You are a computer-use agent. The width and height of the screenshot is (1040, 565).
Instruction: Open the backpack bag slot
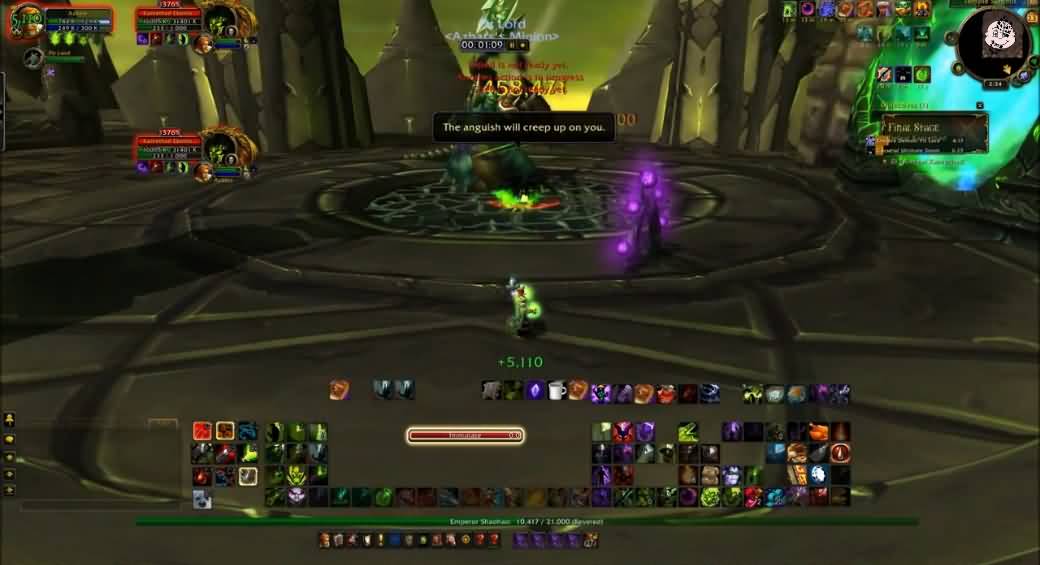591,540
